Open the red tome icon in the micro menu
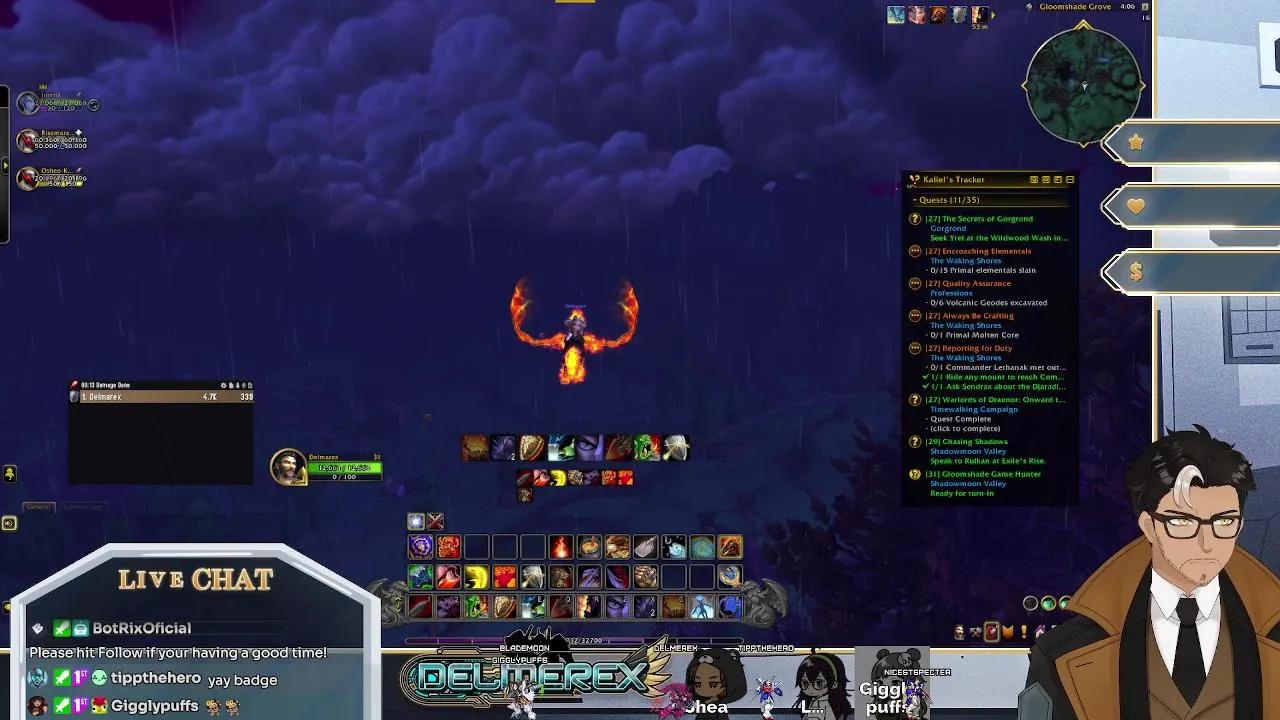Viewport: 1280px width, 720px height. tap(991, 629)
